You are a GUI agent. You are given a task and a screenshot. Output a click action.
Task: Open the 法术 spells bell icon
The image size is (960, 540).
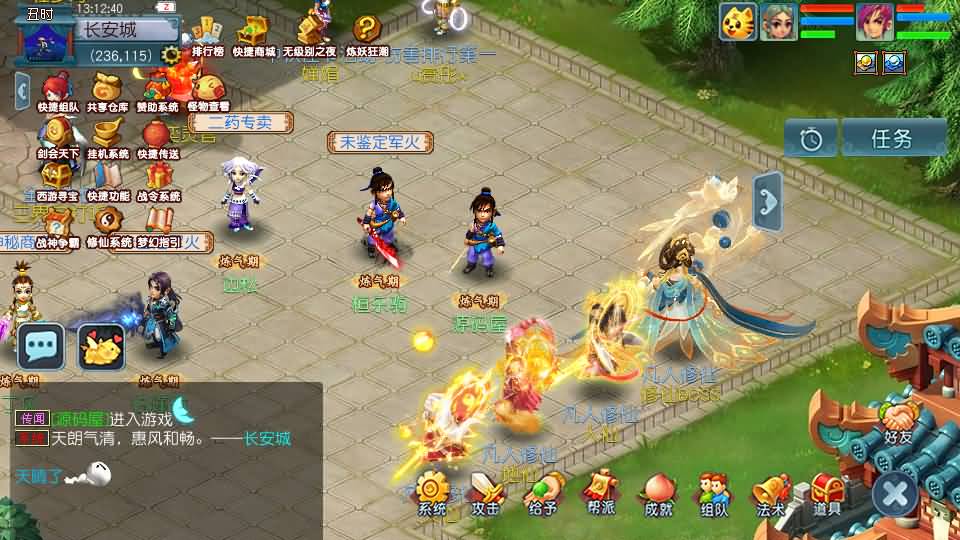pyautogui.click(x=770, y=493)
